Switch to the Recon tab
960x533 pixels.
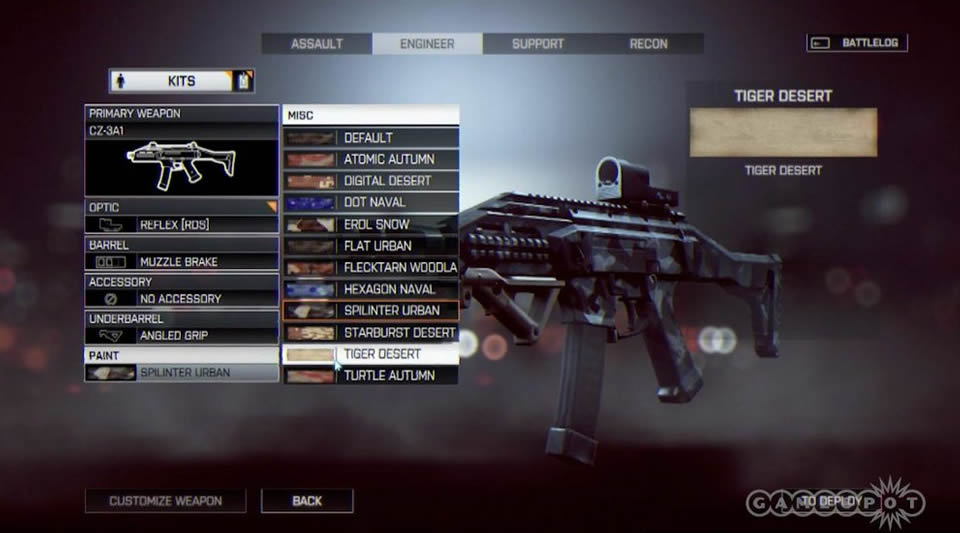point(648,44)
